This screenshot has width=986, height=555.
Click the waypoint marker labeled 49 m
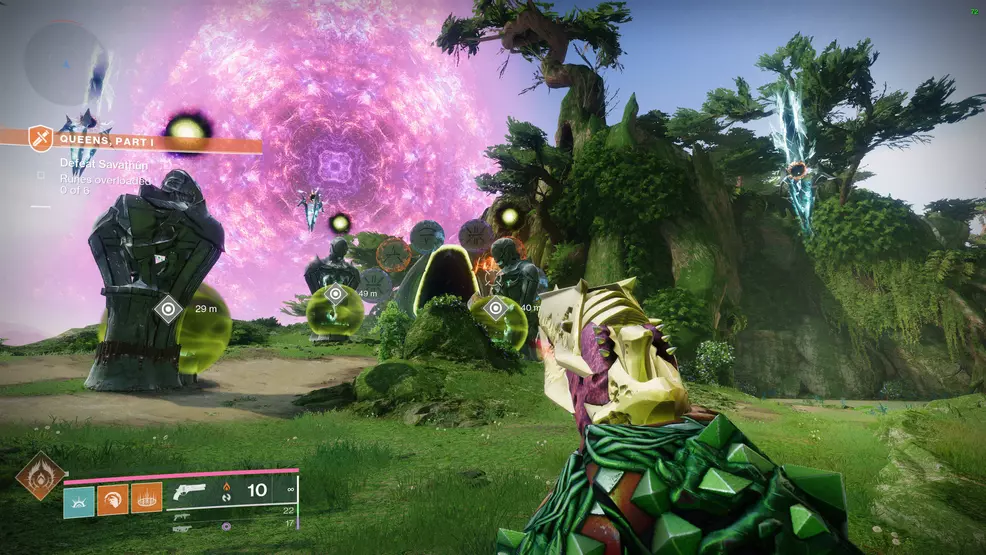tap(335, 295)
